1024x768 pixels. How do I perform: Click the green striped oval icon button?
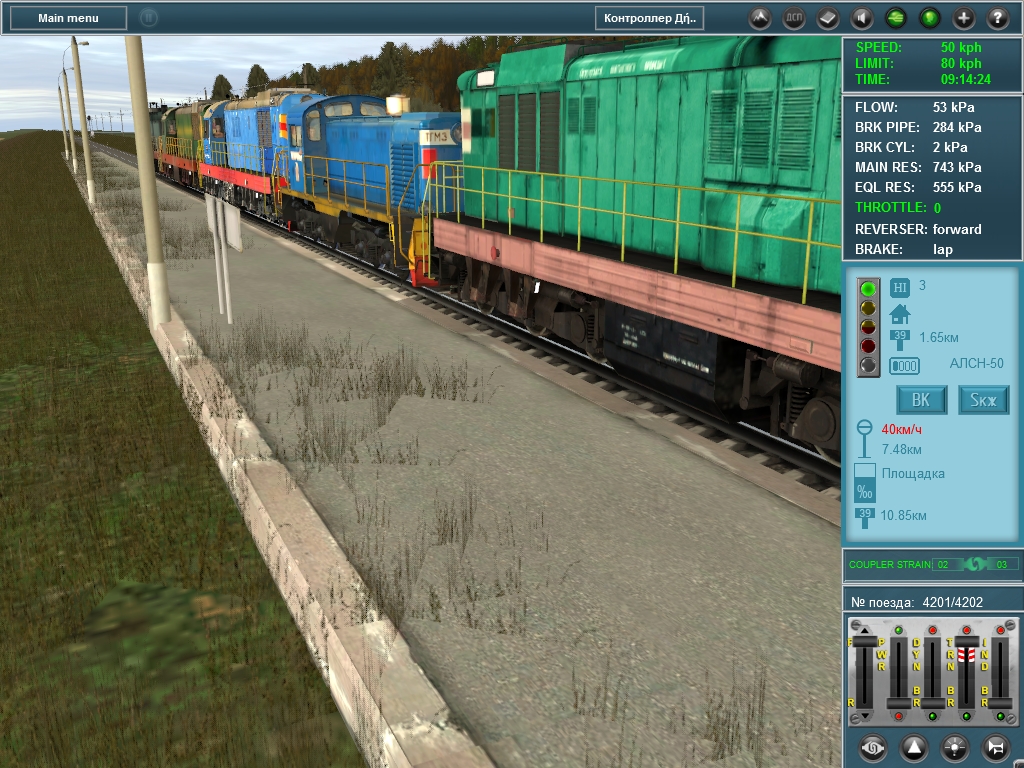[x=896, y=18]
